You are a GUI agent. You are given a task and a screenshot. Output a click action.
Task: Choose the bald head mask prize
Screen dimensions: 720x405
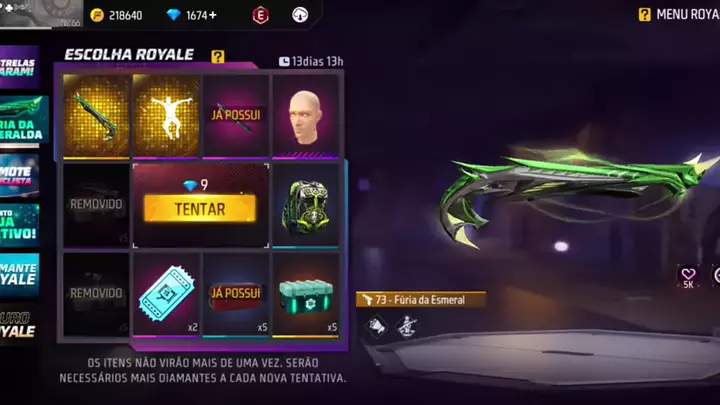tap(305, 114)
